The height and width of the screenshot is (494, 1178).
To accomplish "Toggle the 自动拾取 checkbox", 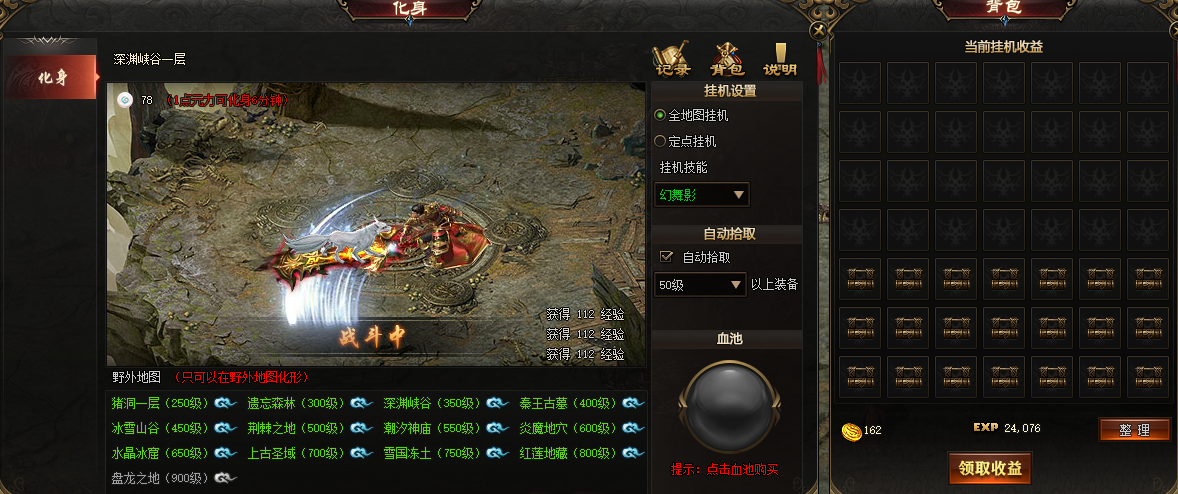I will point(667,257).
